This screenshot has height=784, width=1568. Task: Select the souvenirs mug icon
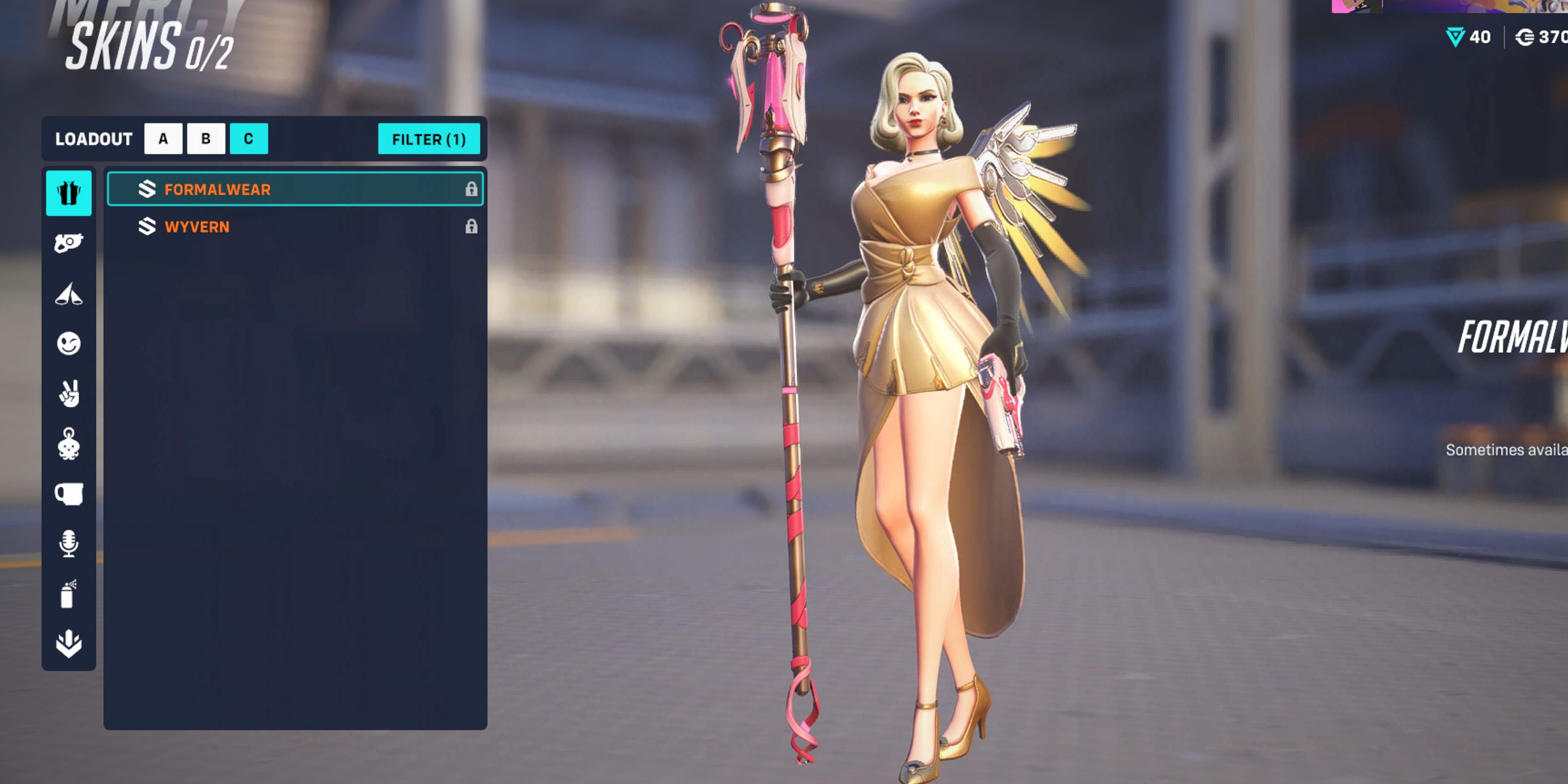(69, 495)
